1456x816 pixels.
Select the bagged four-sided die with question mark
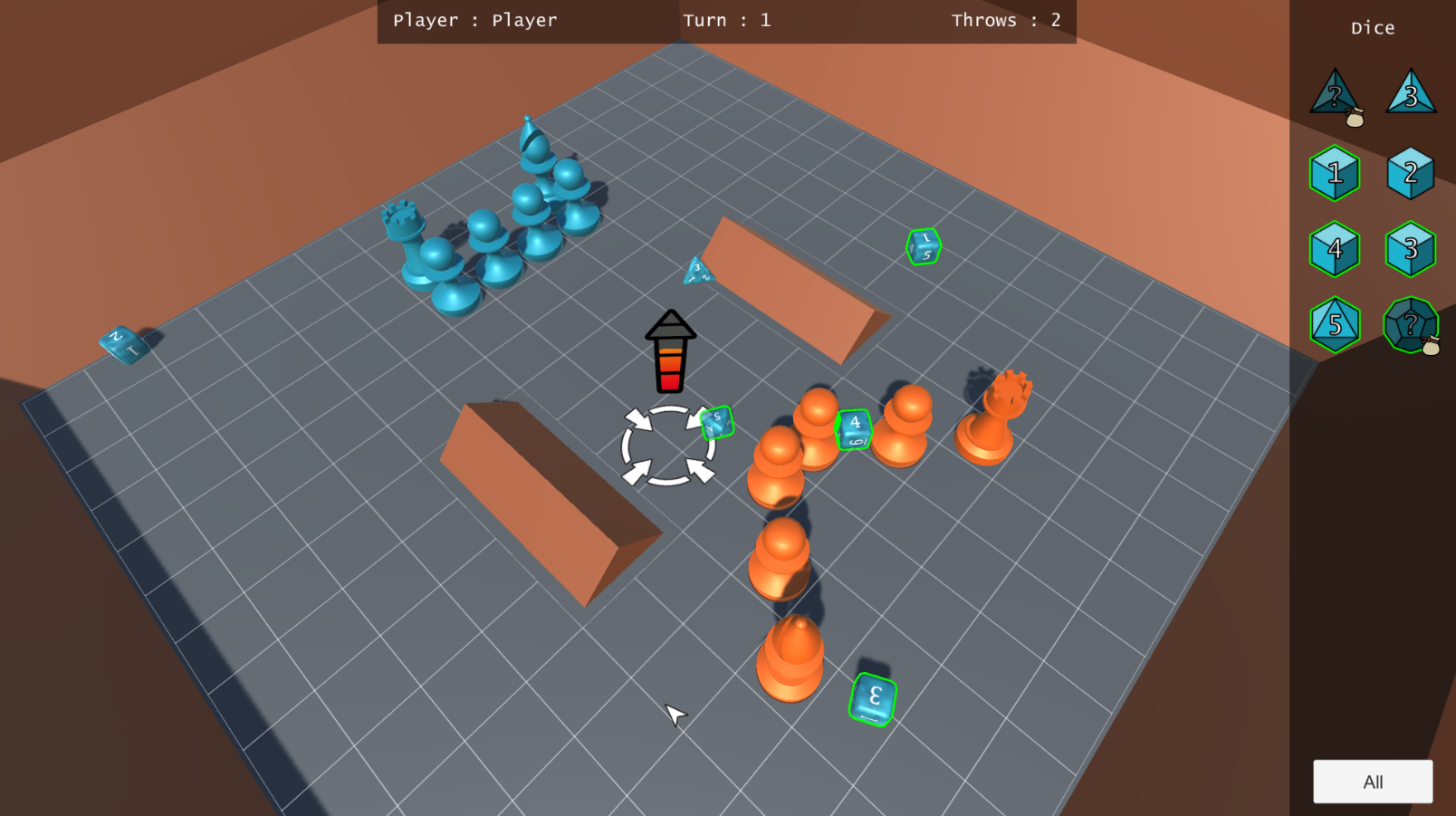1335,96
